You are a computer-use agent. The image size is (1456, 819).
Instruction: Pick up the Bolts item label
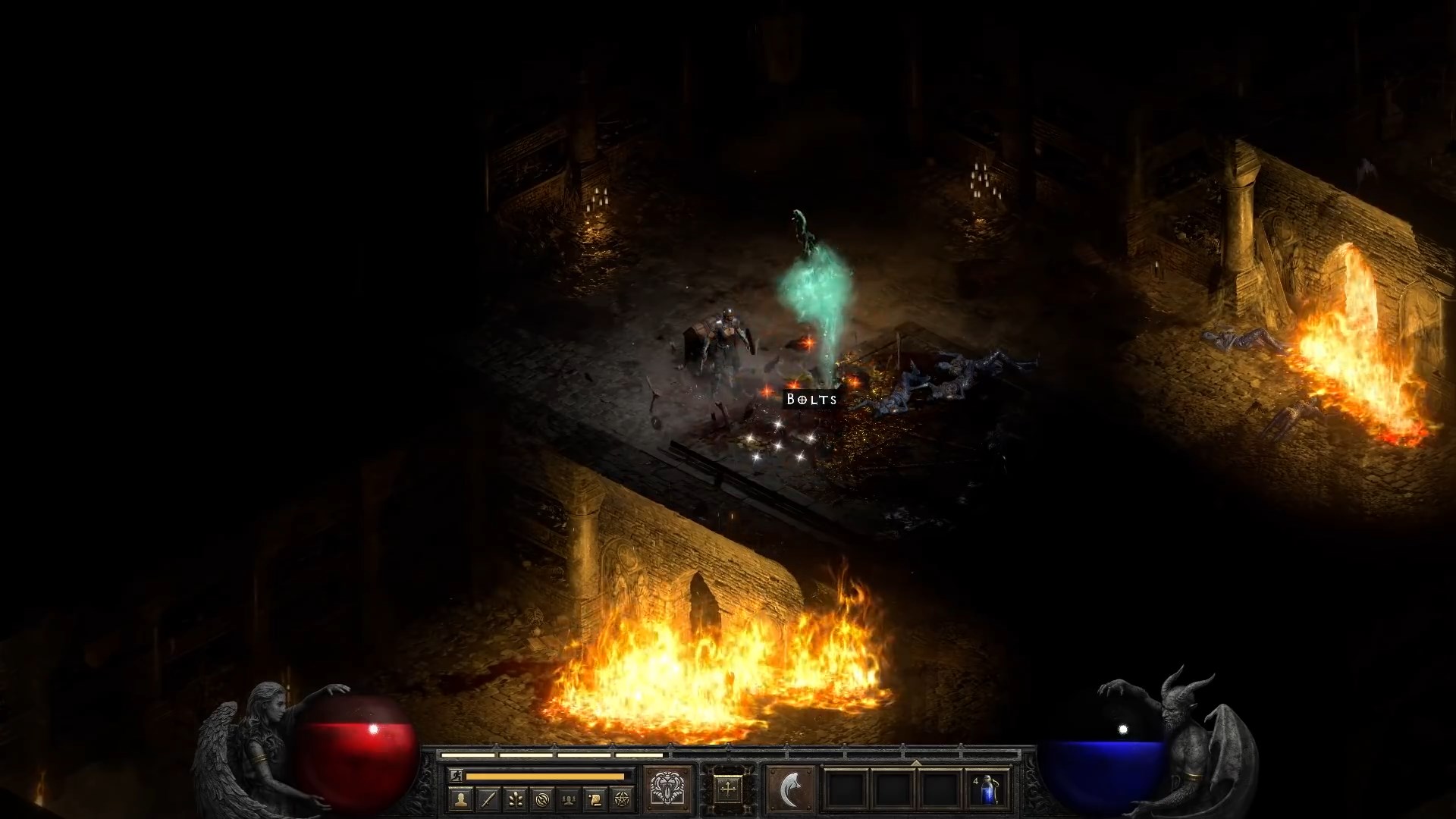click(811, 399)
